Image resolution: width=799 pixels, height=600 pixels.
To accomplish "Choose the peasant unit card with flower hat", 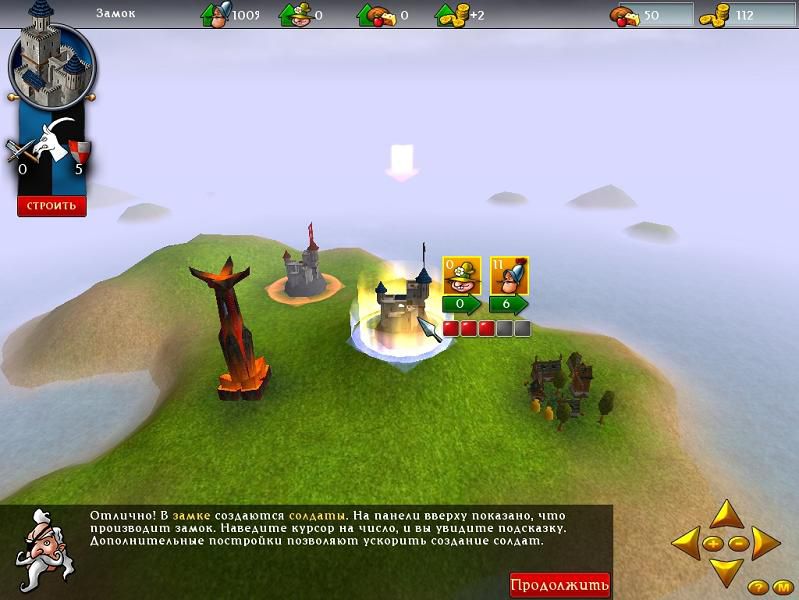I will (x=462, y=276).
